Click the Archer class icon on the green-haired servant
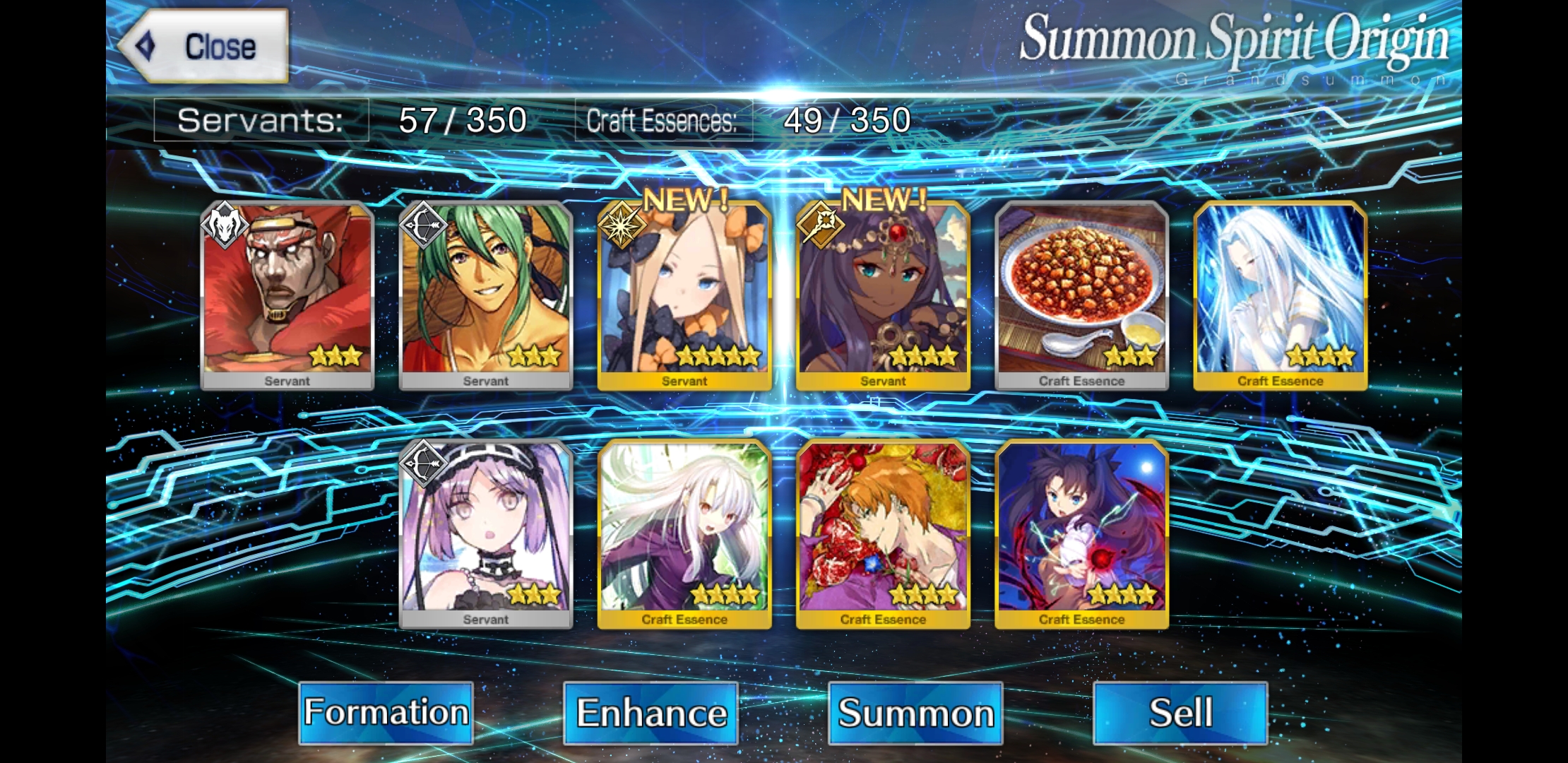 coord(423,225)
